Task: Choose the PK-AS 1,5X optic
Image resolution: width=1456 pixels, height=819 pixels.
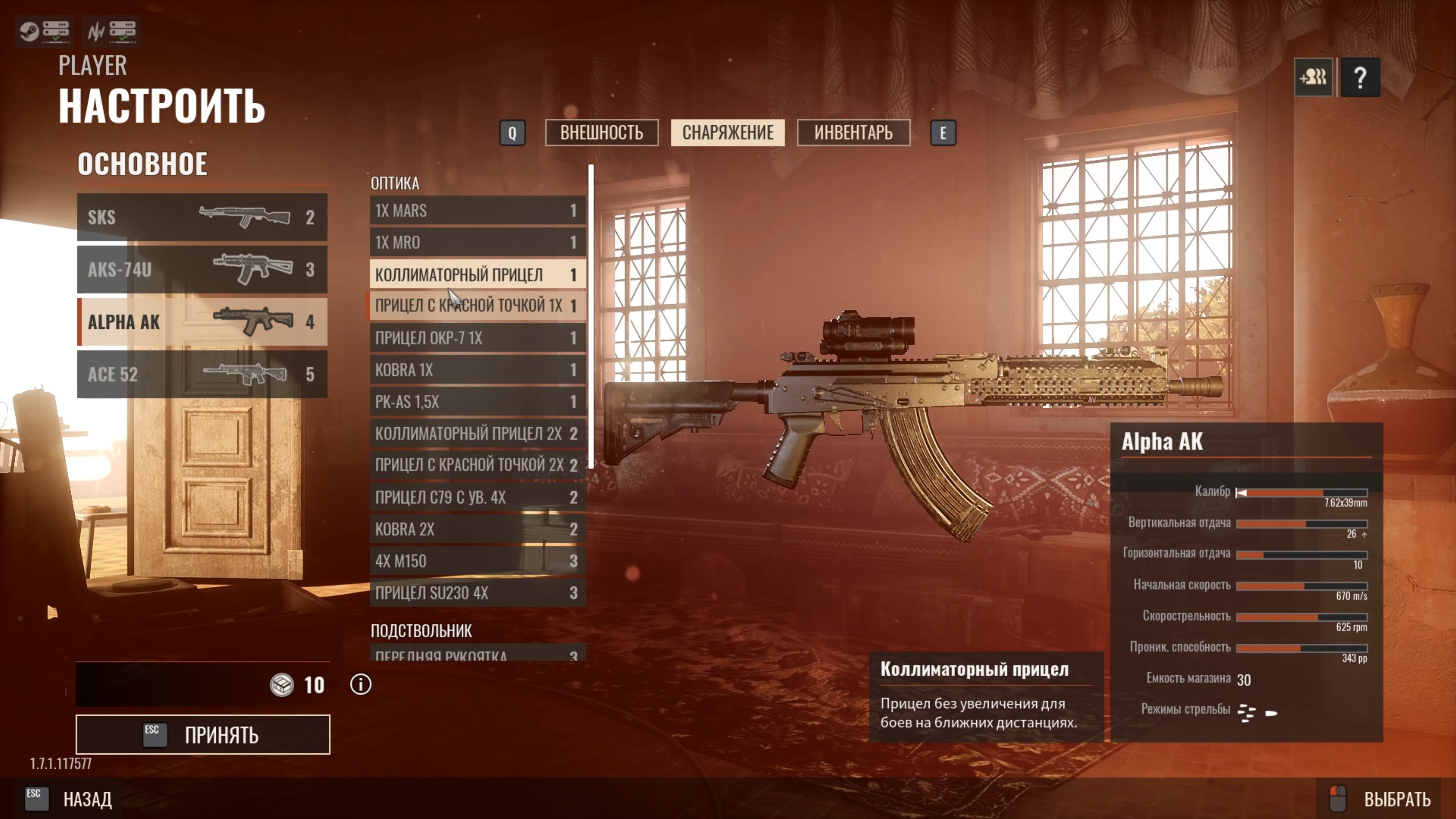Action: (477, 402)
